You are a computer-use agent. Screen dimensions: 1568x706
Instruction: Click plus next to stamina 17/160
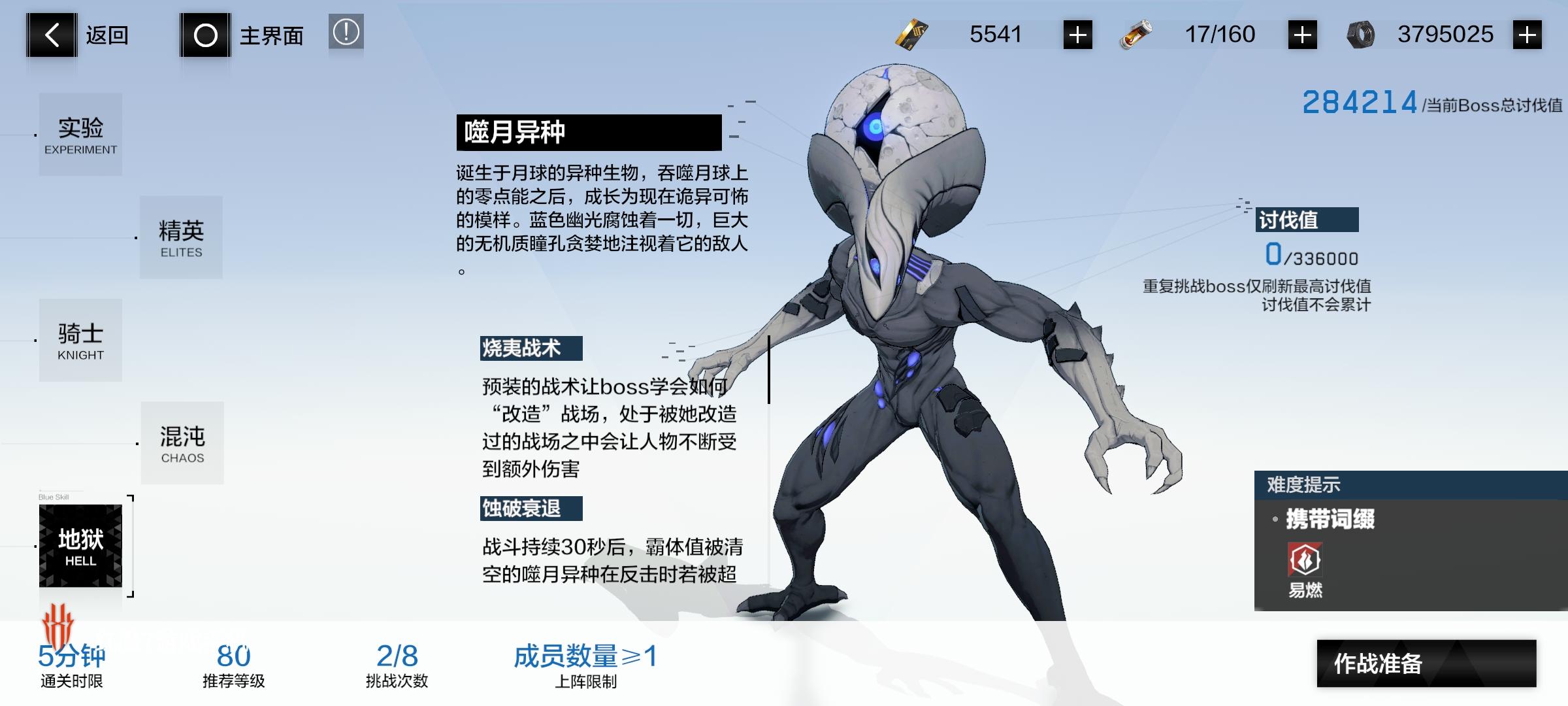1303,34
